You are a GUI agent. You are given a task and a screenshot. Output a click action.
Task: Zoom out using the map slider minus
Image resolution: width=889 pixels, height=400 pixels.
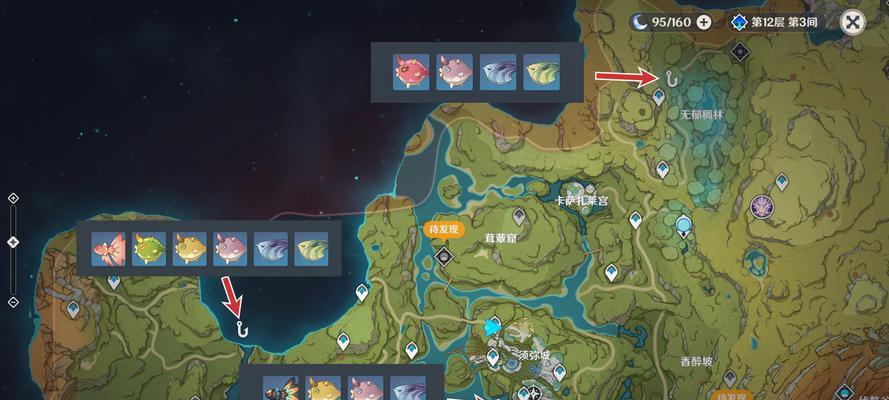[13, 301]
